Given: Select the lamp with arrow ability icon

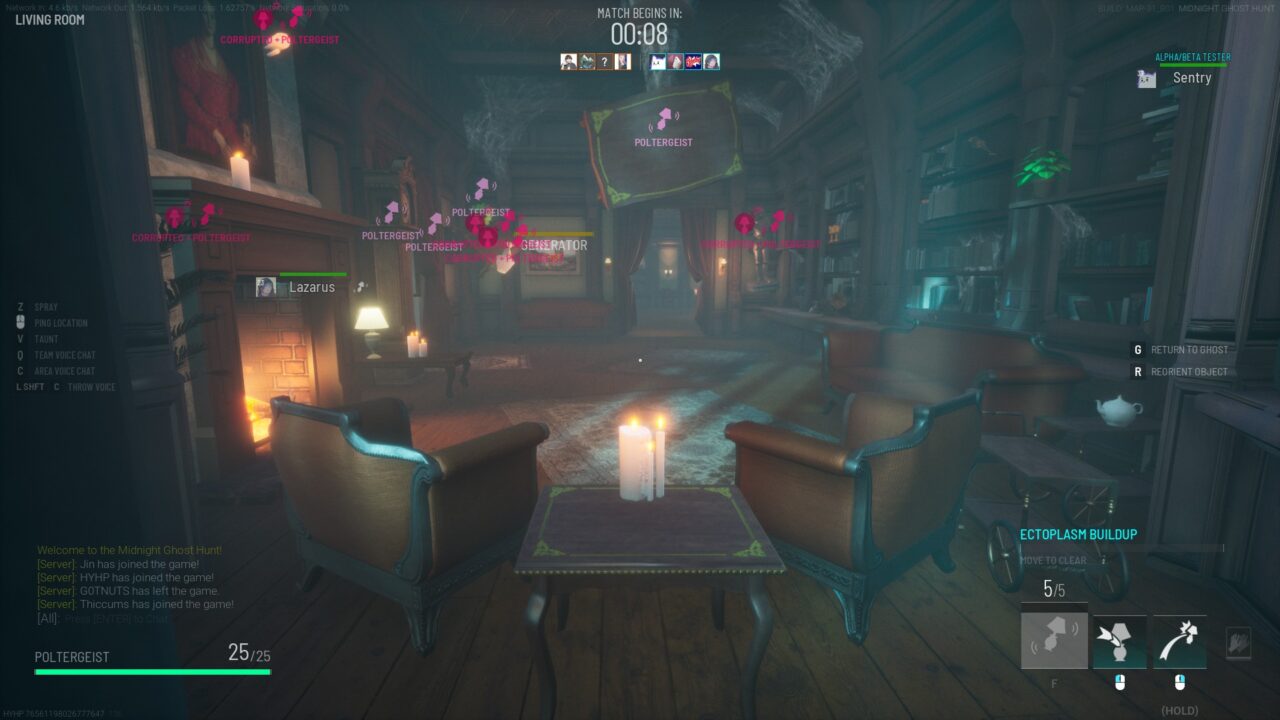Looking at the screenshot, I should (x=1119, y=641).
